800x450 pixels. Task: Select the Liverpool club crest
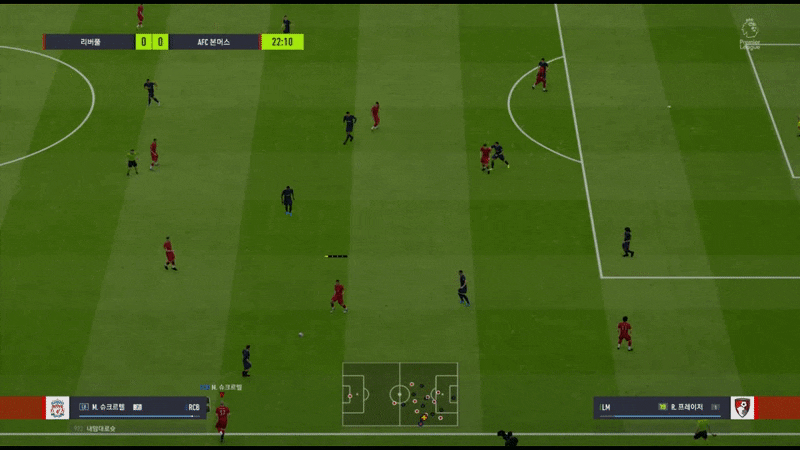(58, 408)
